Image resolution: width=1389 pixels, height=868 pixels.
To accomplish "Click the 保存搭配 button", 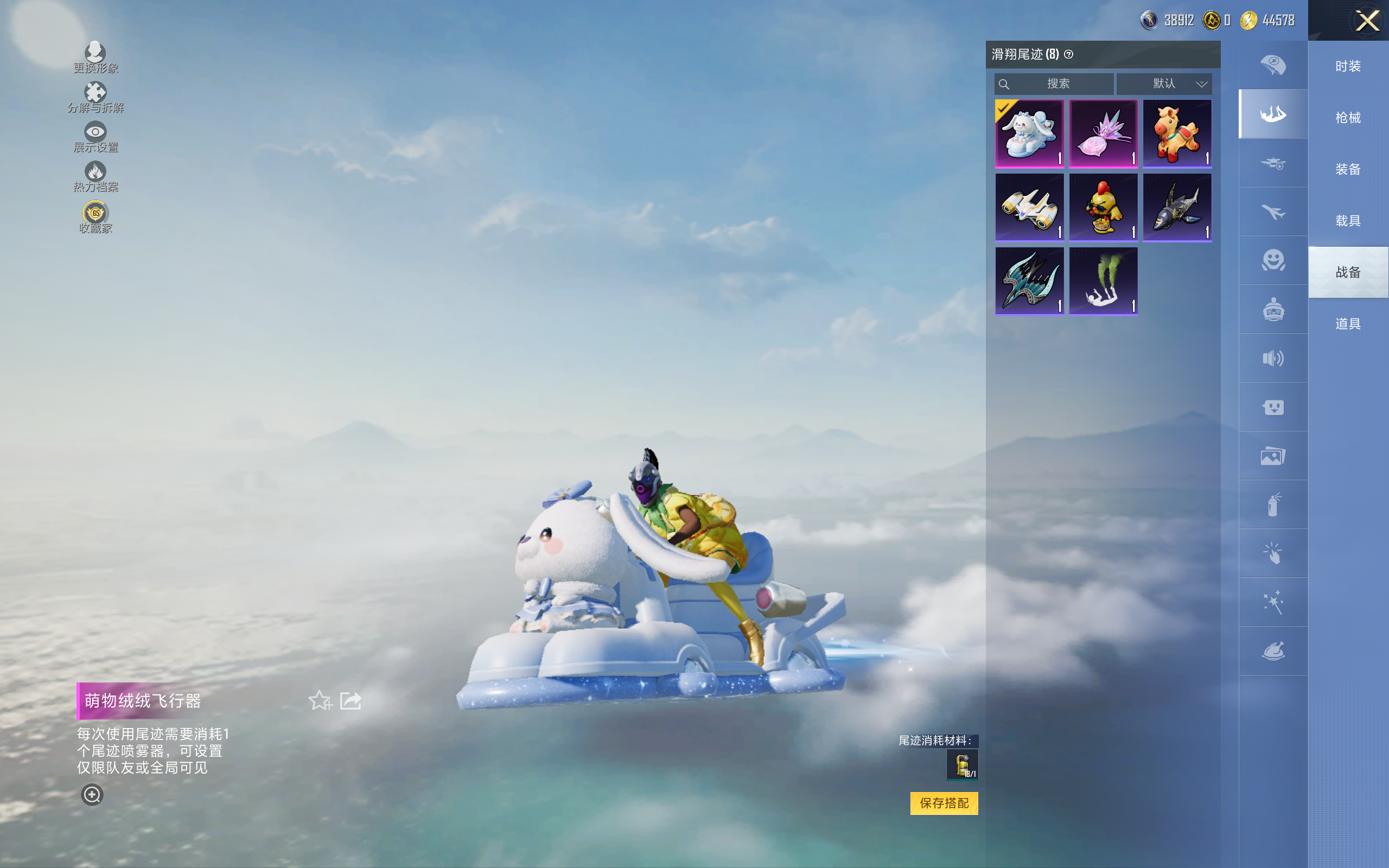I will click(x=944, y=803).
